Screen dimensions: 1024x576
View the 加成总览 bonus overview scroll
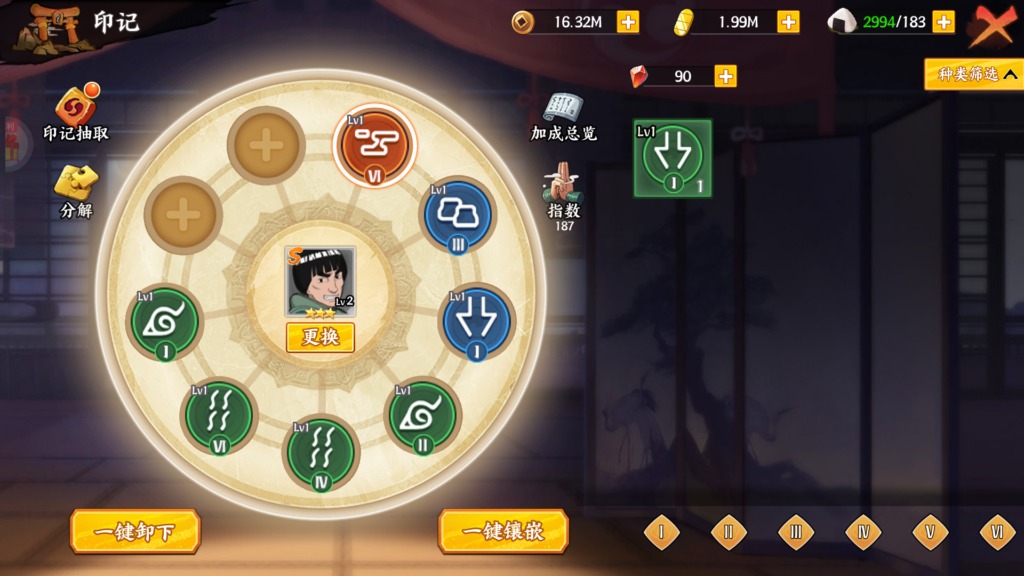point(563,114)
